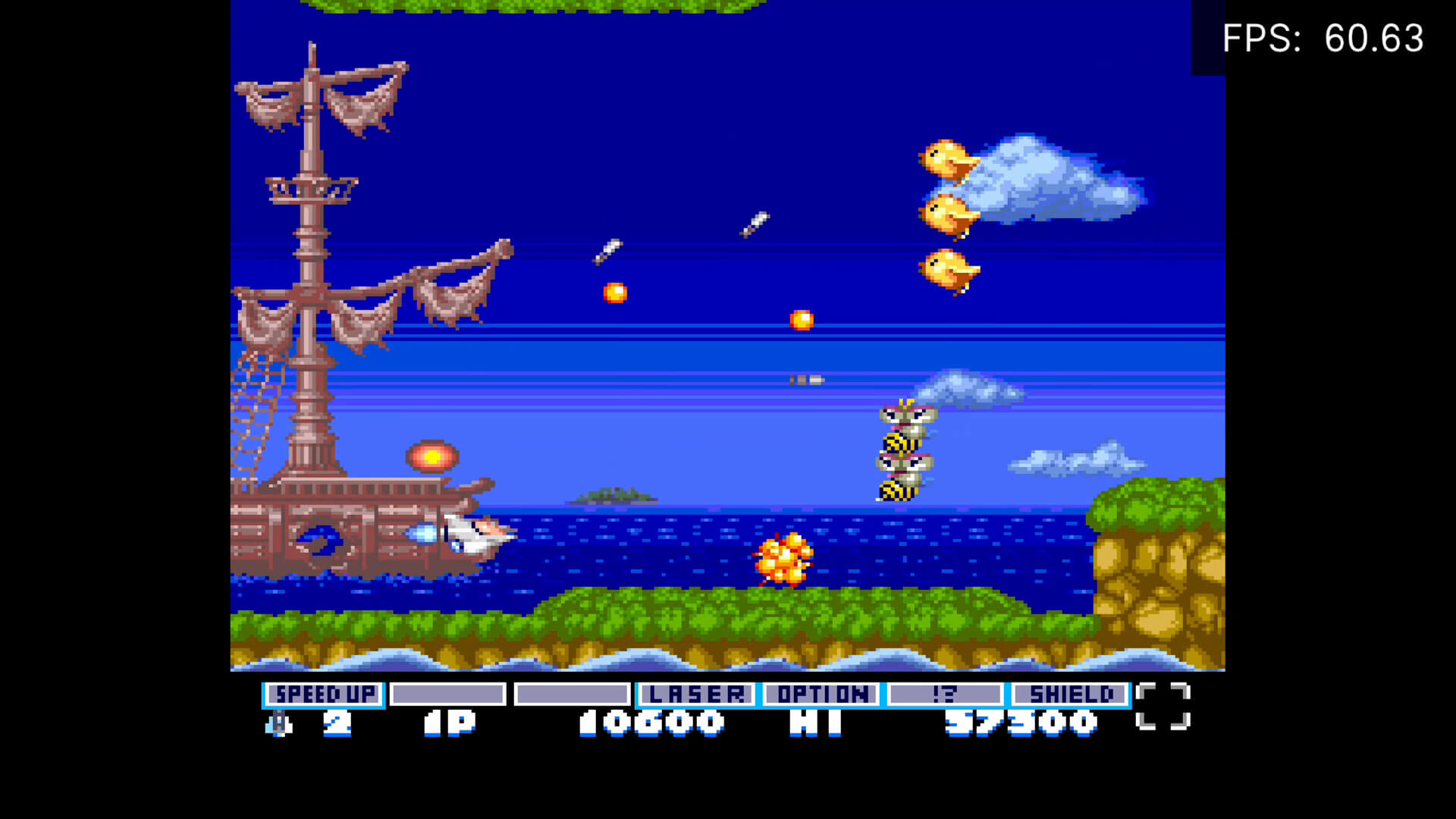
Task: Toggle the fullscreen corner-brackets icon
Action: [x=1163, y=706]
